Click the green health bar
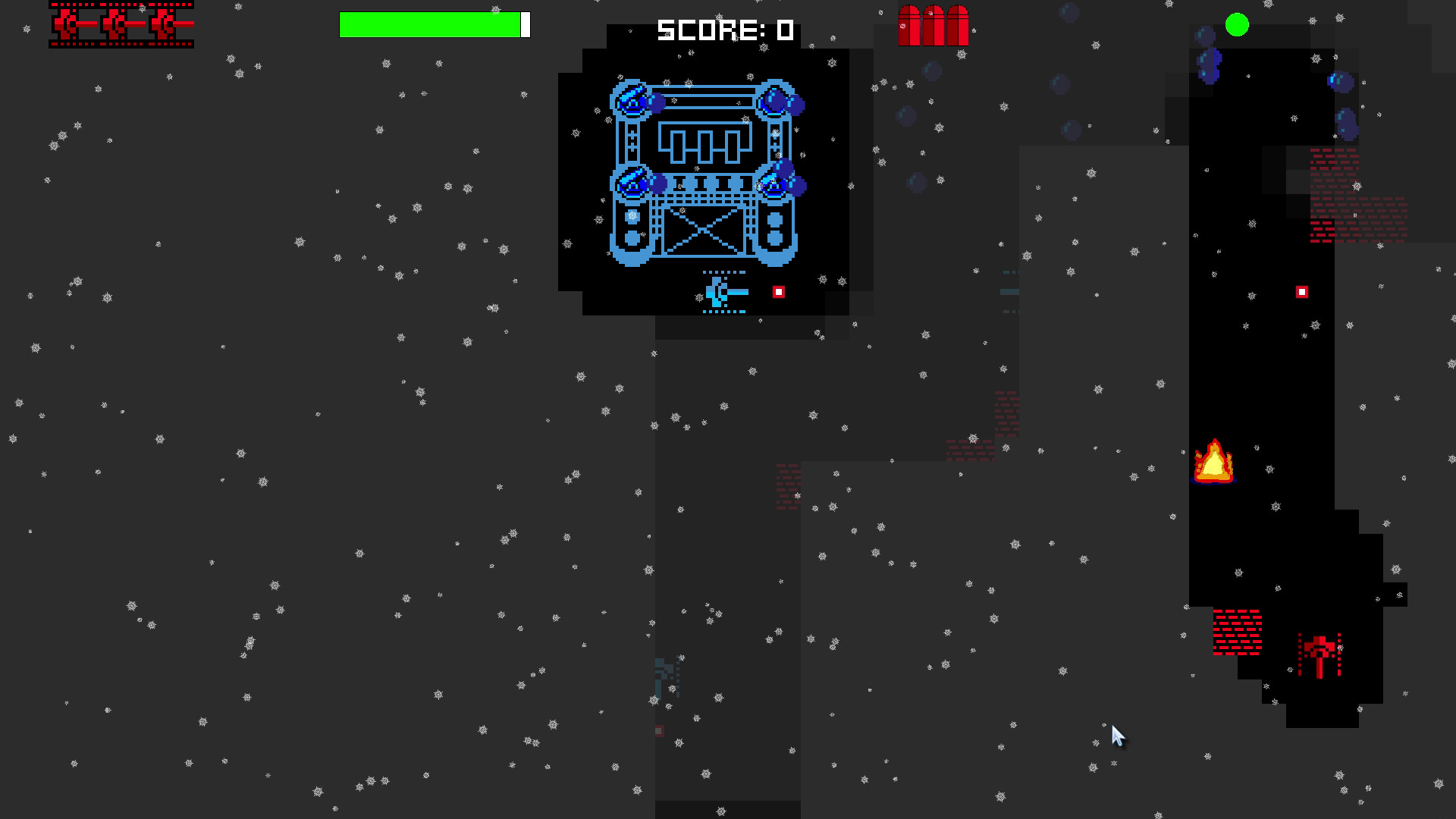The width and height of the screenshot is (1456, 819). pos(430,25)
